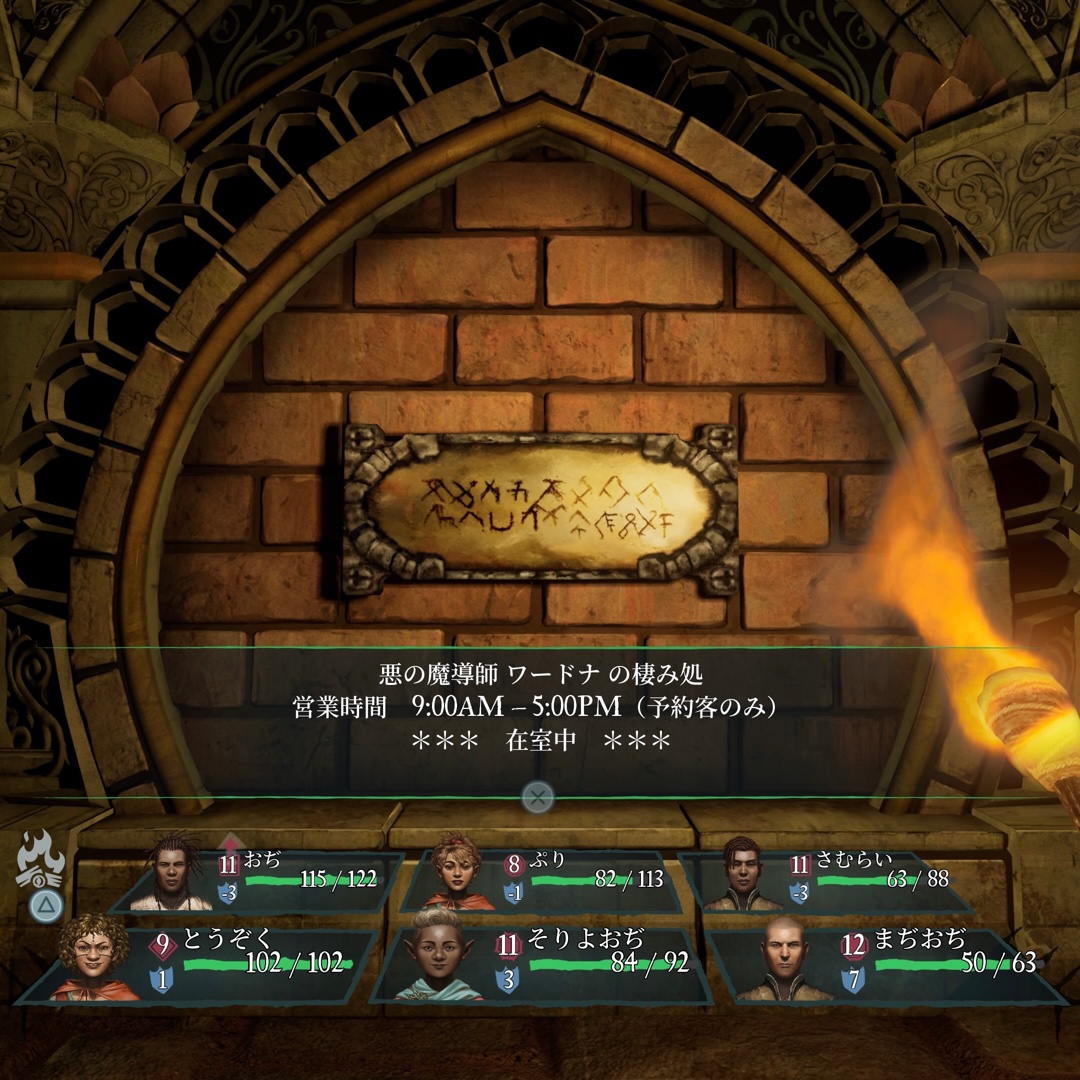Choose the まぢおぢ party panel
This screenshot has height=1080, width=1080.
[x=890, y=965]
